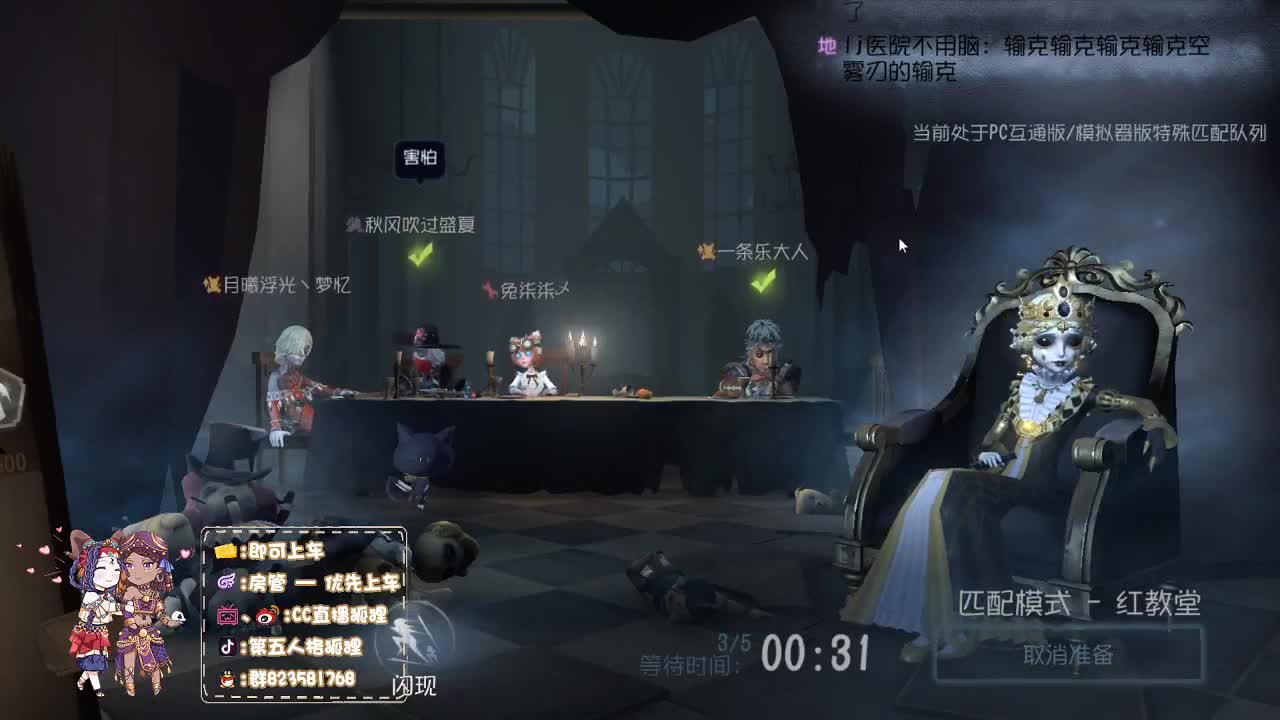This screenshot has height=720, width=1280.
Task: Click the yellow ticket icon in the streamer panel
Action: point(226,551)
